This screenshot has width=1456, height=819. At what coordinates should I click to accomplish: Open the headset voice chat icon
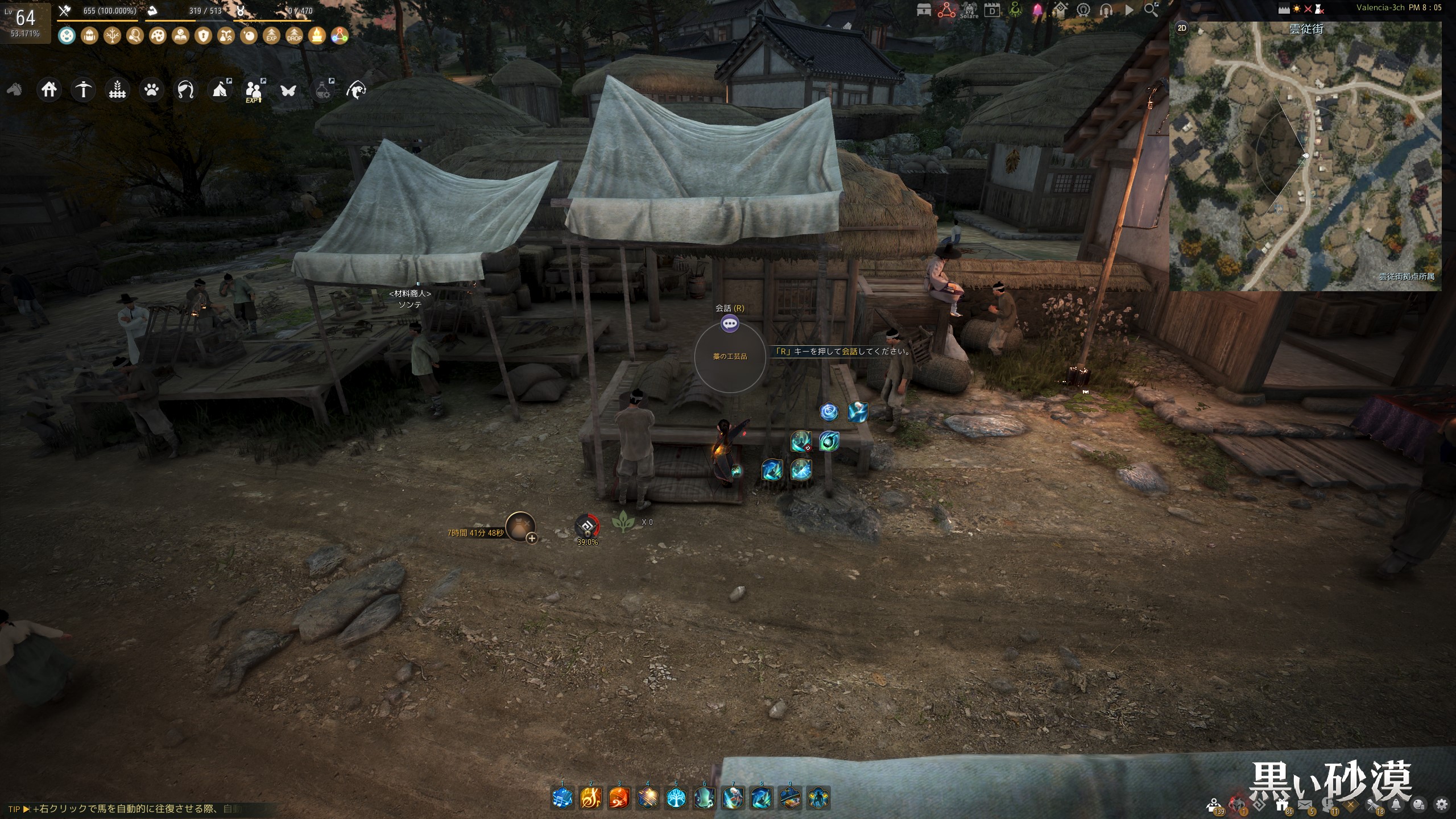point(1106,10)
